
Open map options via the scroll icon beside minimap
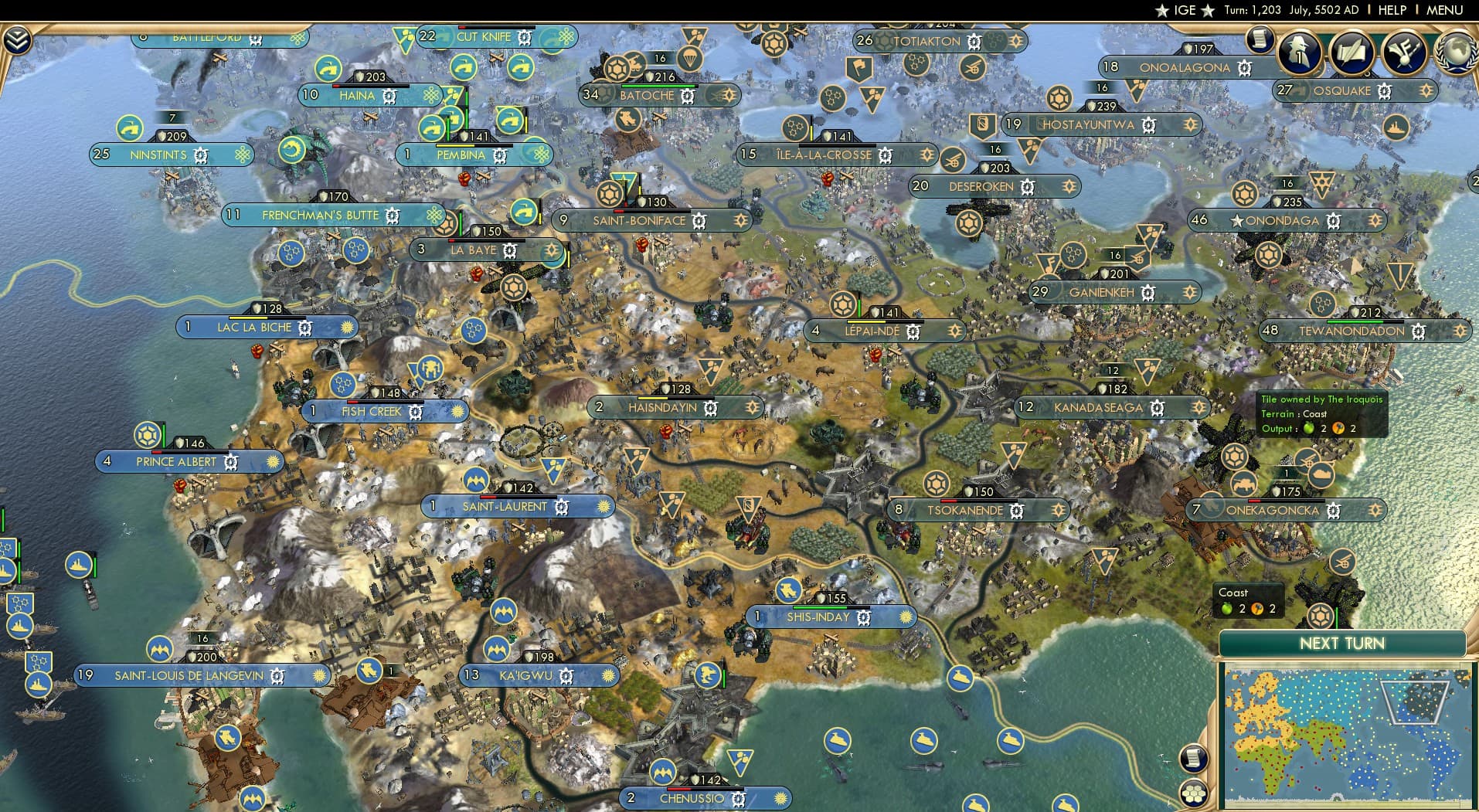[1193, 757]
